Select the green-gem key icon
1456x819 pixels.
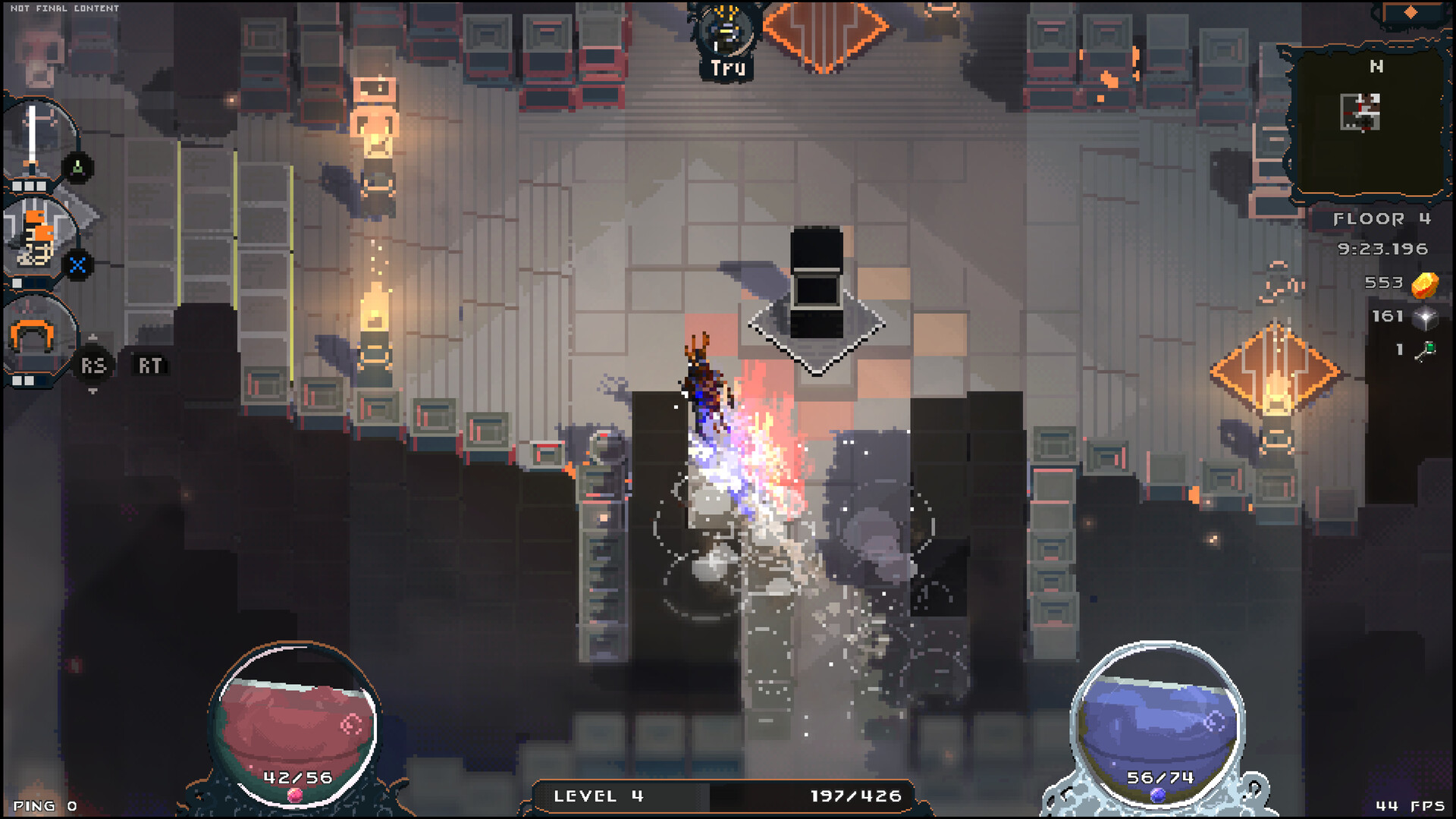[x=1426, y=350]
